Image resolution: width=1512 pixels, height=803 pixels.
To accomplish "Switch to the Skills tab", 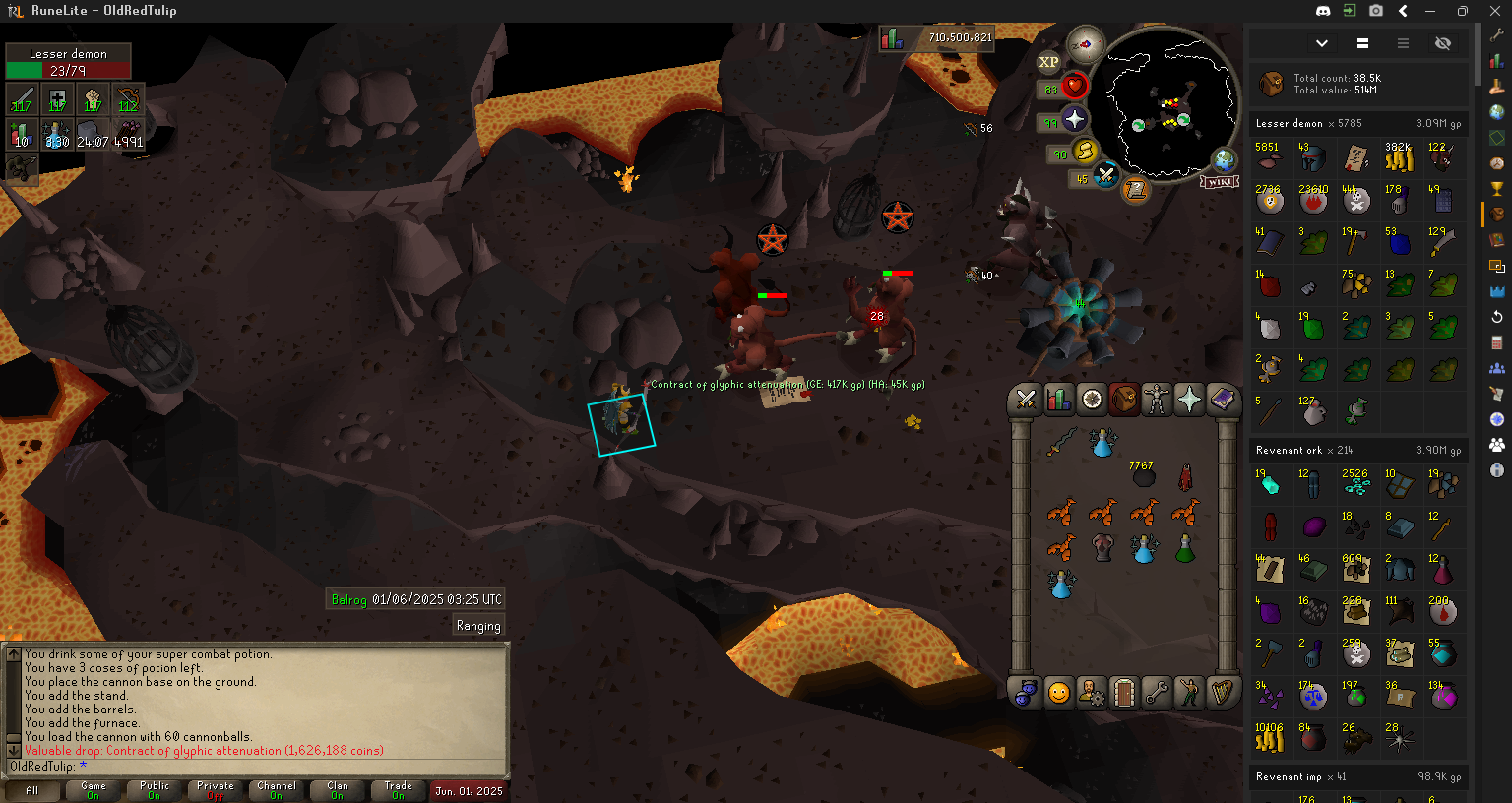I will coord(1058,399).
